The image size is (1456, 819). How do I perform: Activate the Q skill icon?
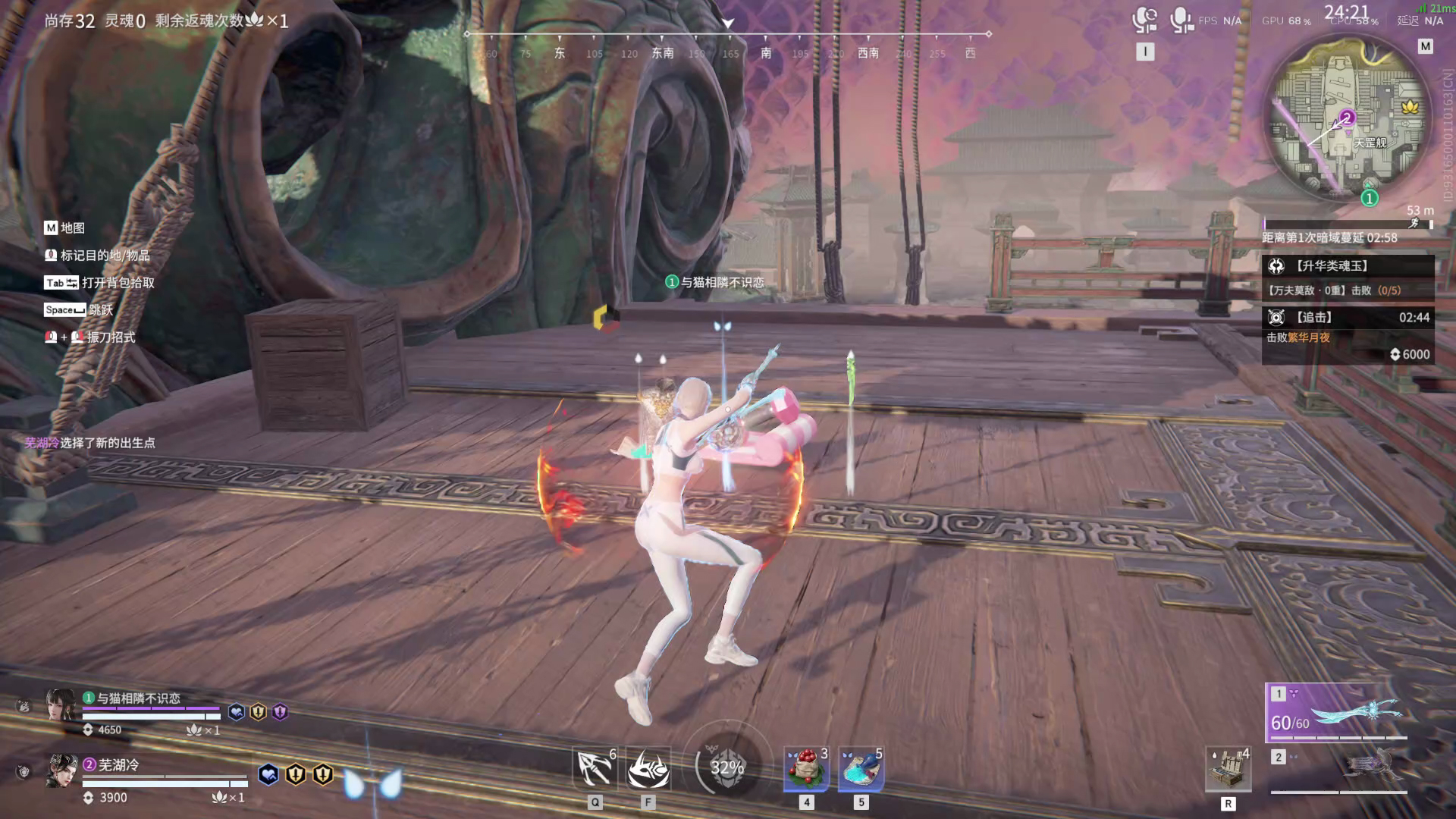point(595,768)
